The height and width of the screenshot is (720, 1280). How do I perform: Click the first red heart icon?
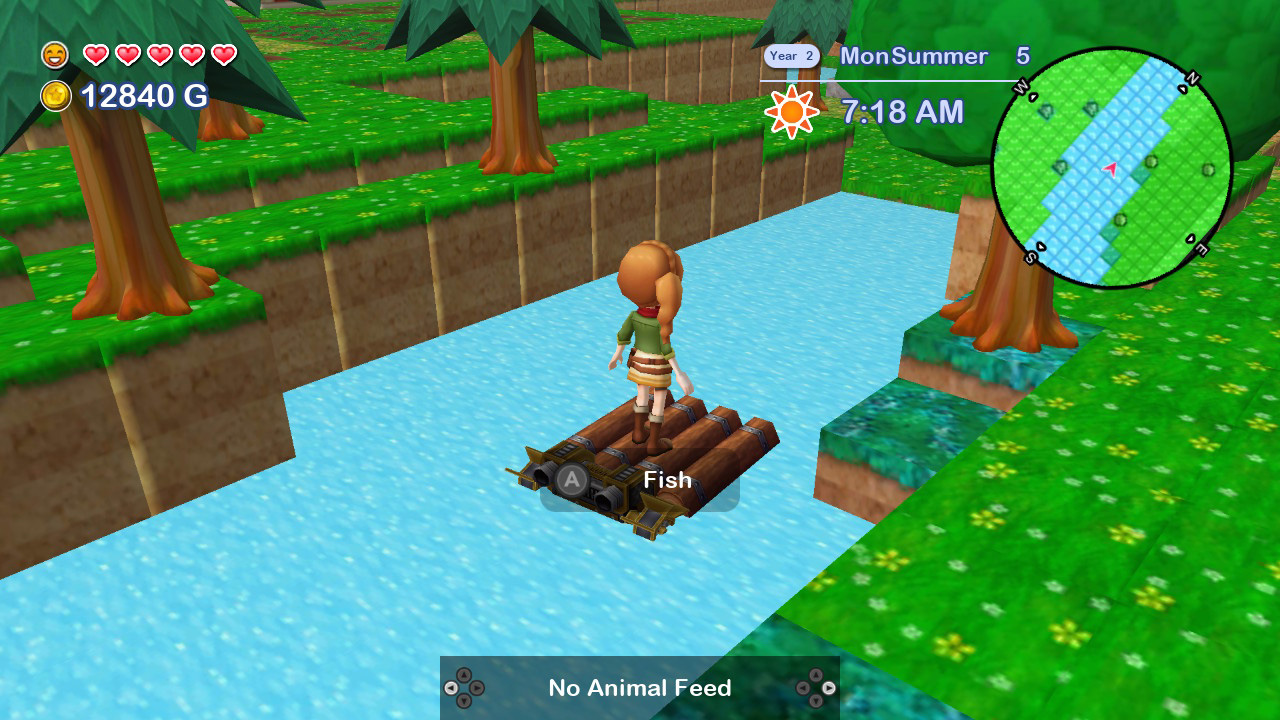coord(97,55)
